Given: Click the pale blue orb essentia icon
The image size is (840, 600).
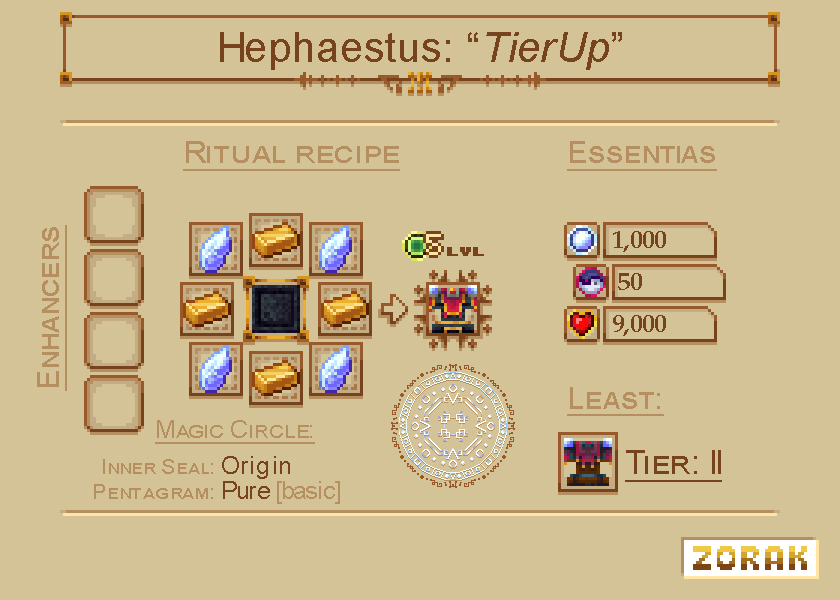Looking at the screenshot, I should 582,240.
